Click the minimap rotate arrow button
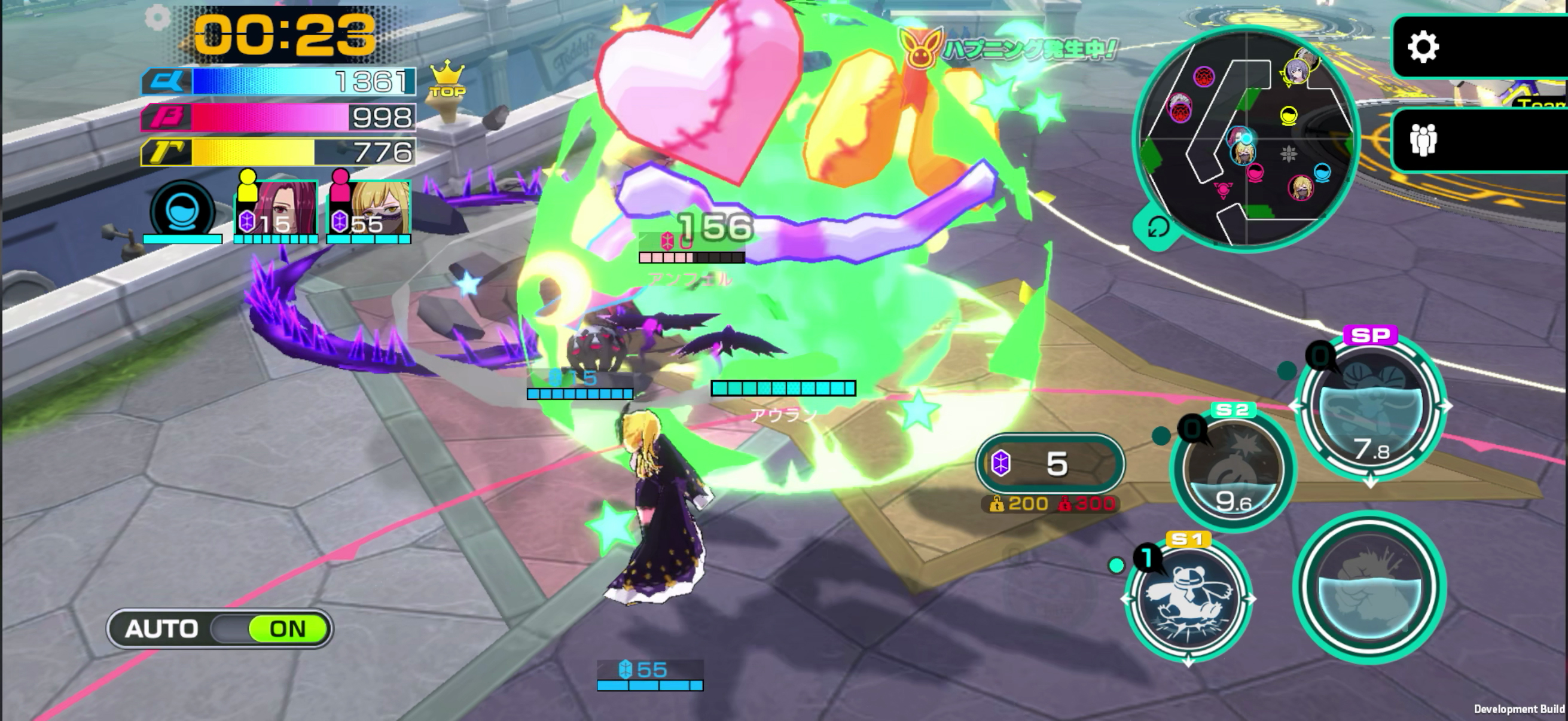This screenshot has height=721, width=1568. coord(1158,228)
